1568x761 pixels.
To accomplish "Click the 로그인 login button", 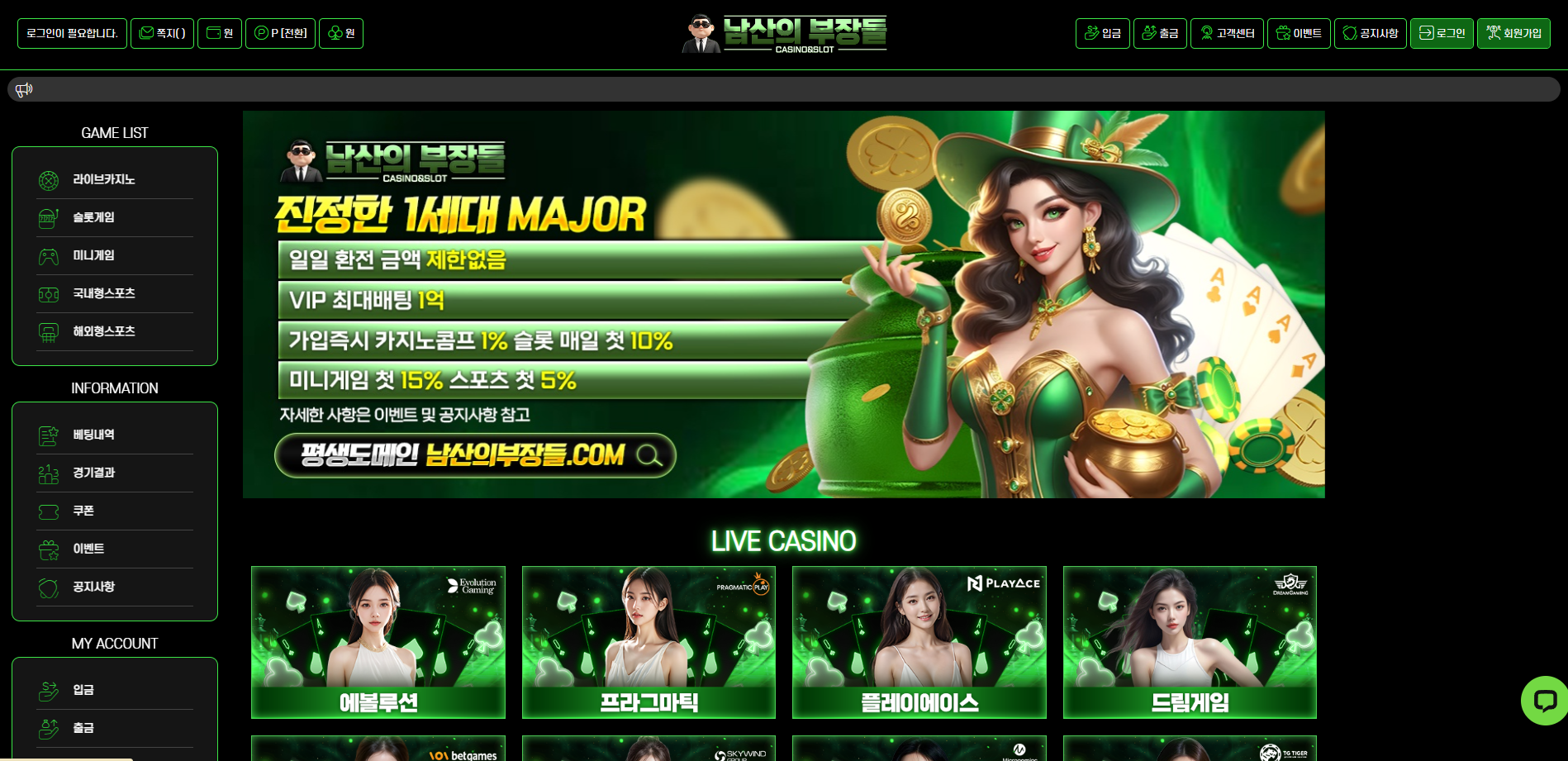I will [1442, 34].
